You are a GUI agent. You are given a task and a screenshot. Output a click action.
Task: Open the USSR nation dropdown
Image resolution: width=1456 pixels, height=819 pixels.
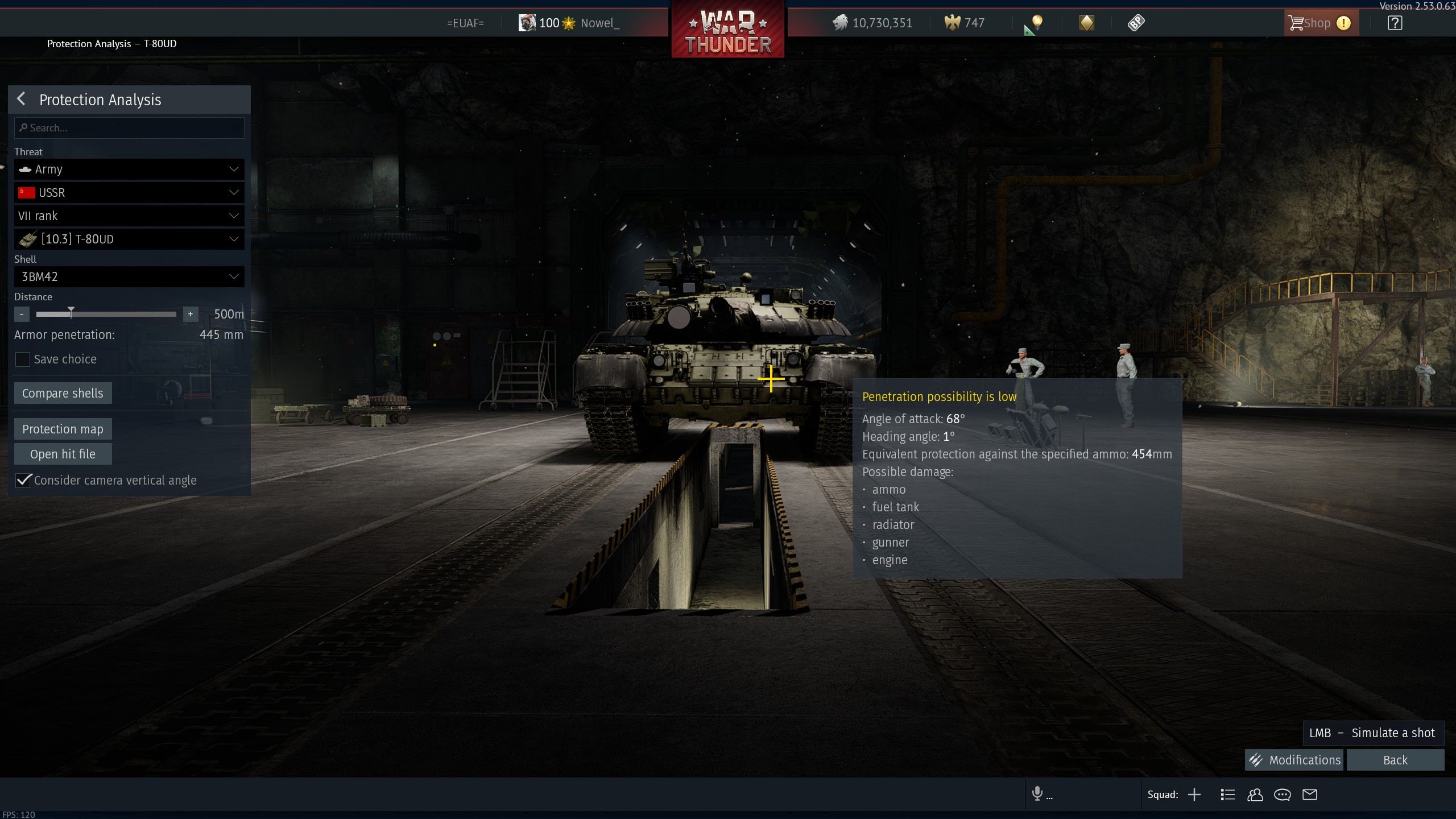point(129,193)
